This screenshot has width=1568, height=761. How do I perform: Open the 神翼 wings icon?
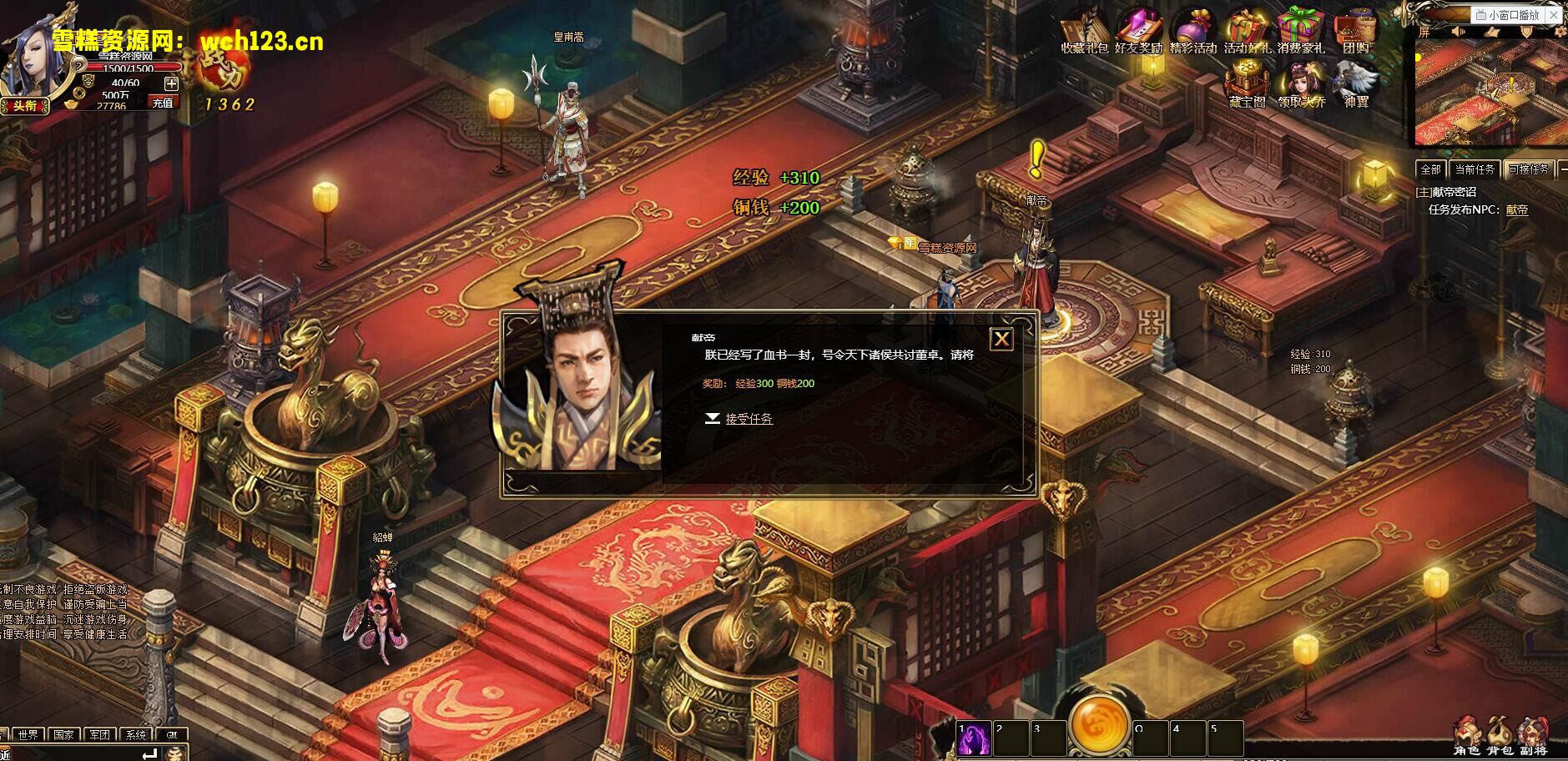click(x=1355, y=85)
